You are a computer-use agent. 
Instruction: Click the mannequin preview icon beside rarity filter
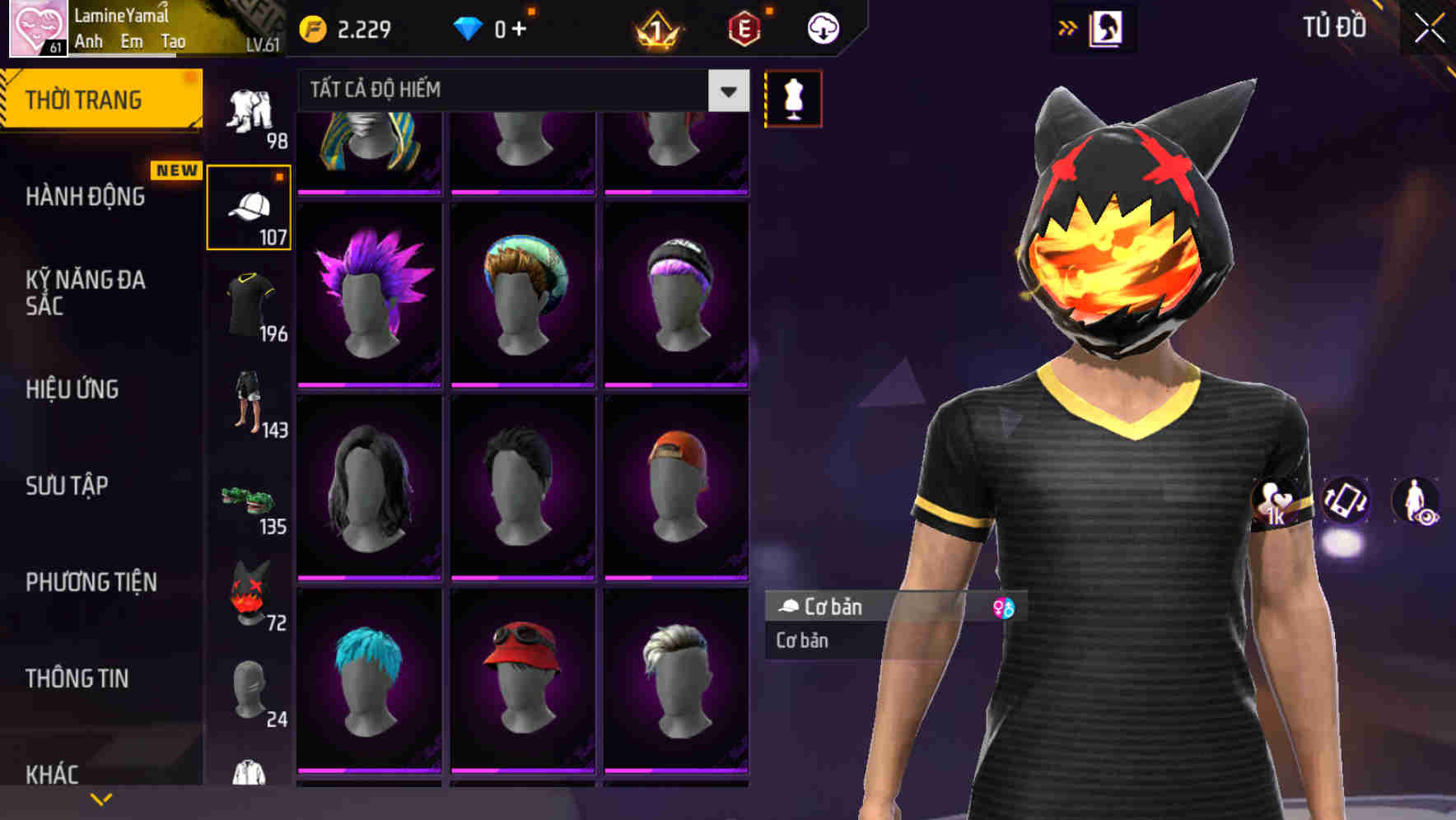click(x=792, y=97)
